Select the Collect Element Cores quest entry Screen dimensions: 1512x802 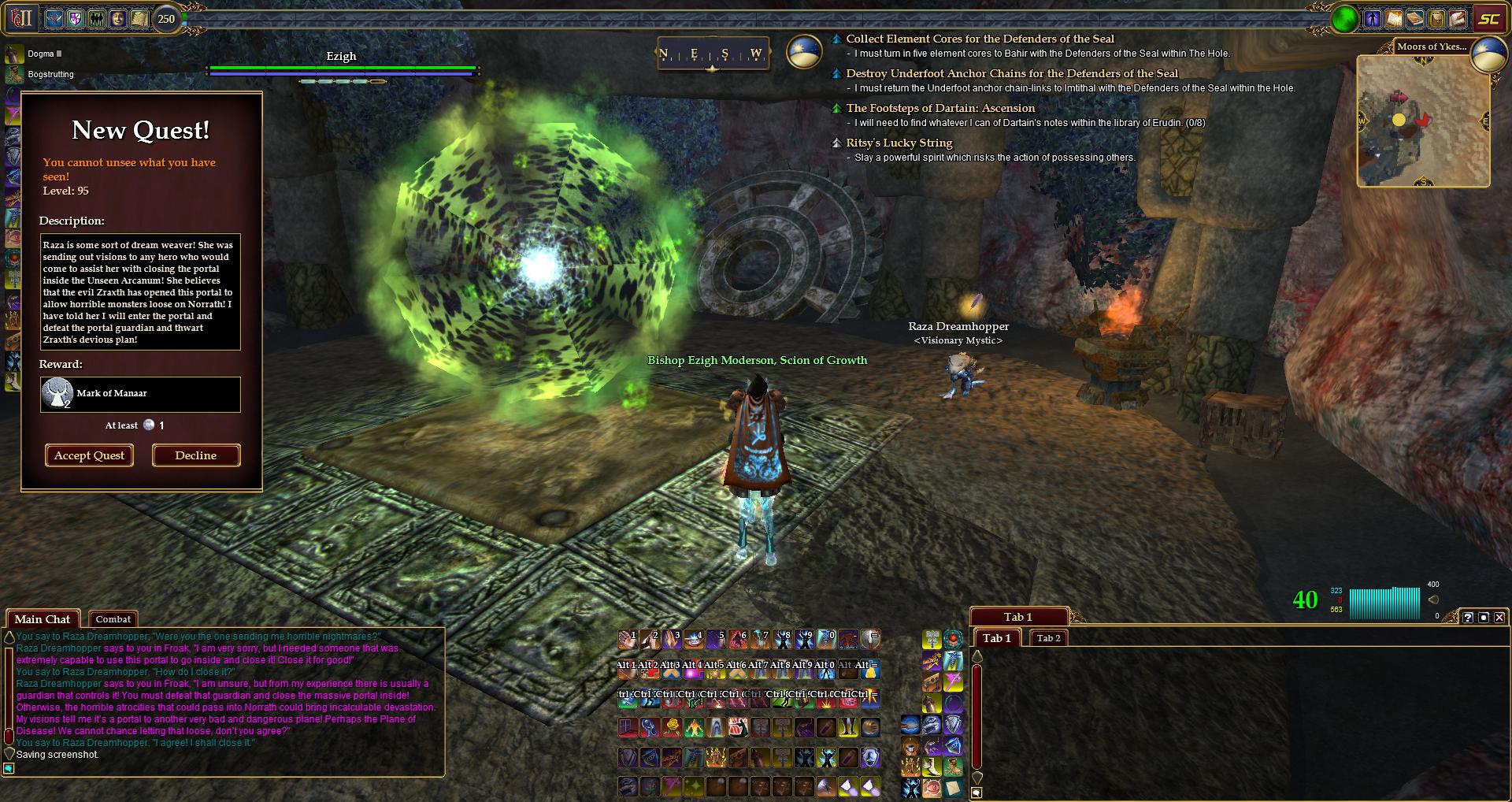click(980, 39)
